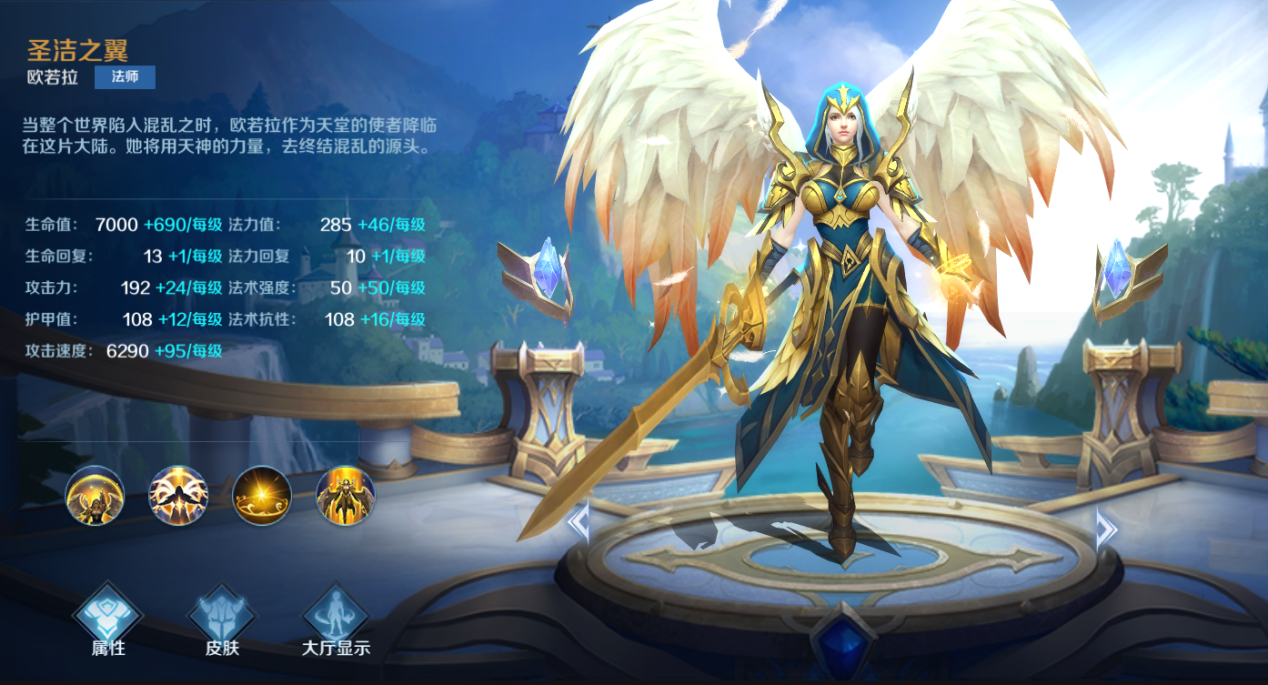The image size is (1268, 685).
Task: Click the 法师 mage class tag
Action: (x=125, y=78)
